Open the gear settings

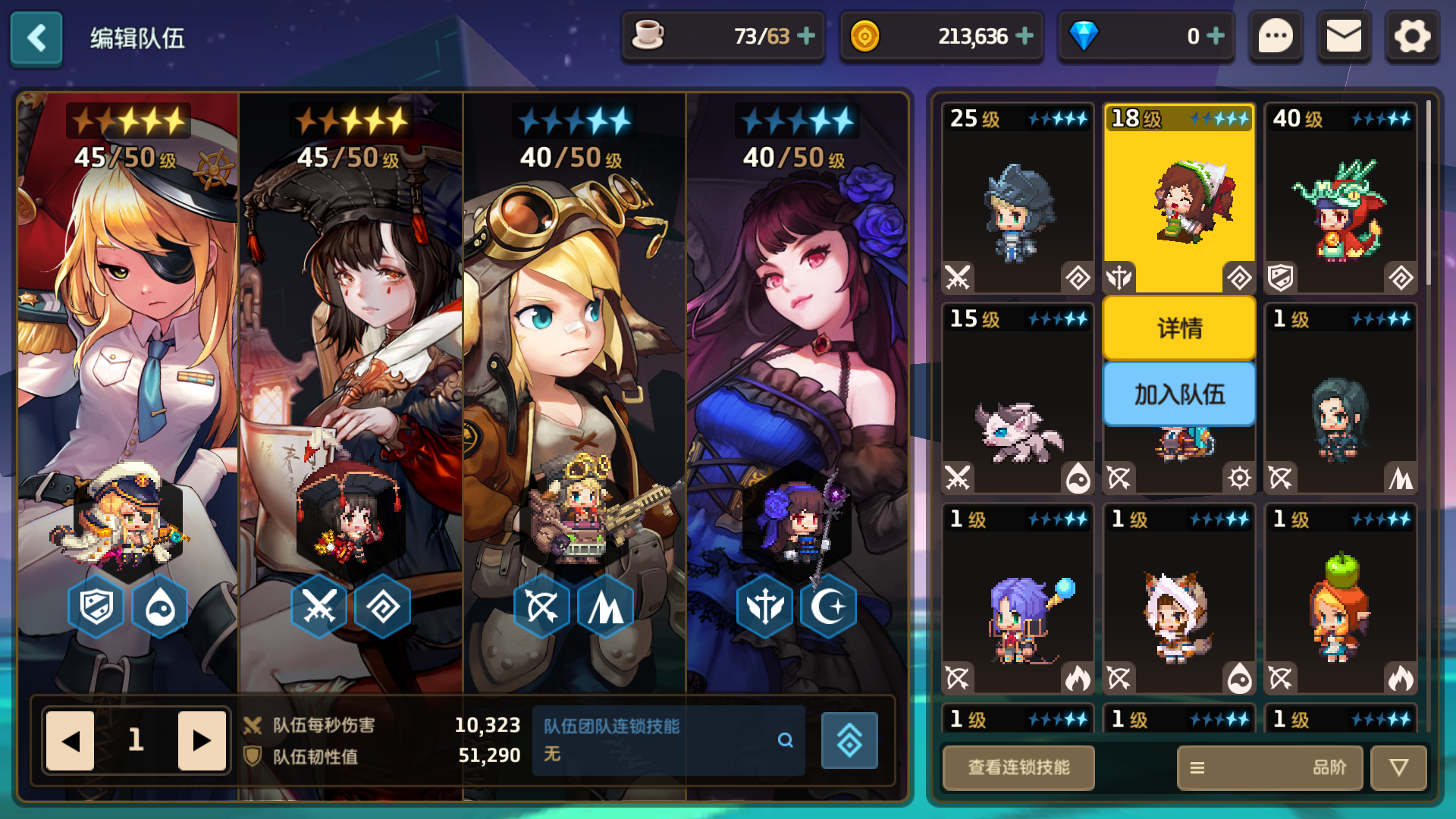click(1411, 36)
